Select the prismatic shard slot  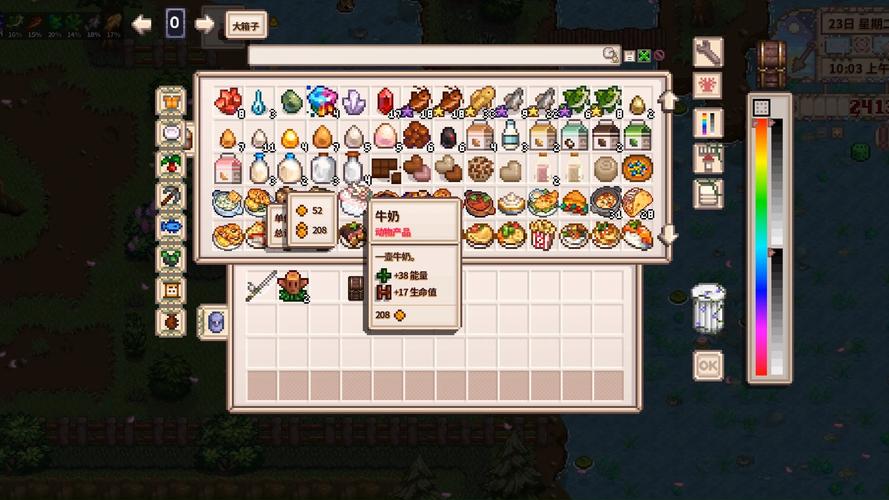pos(322,101)
